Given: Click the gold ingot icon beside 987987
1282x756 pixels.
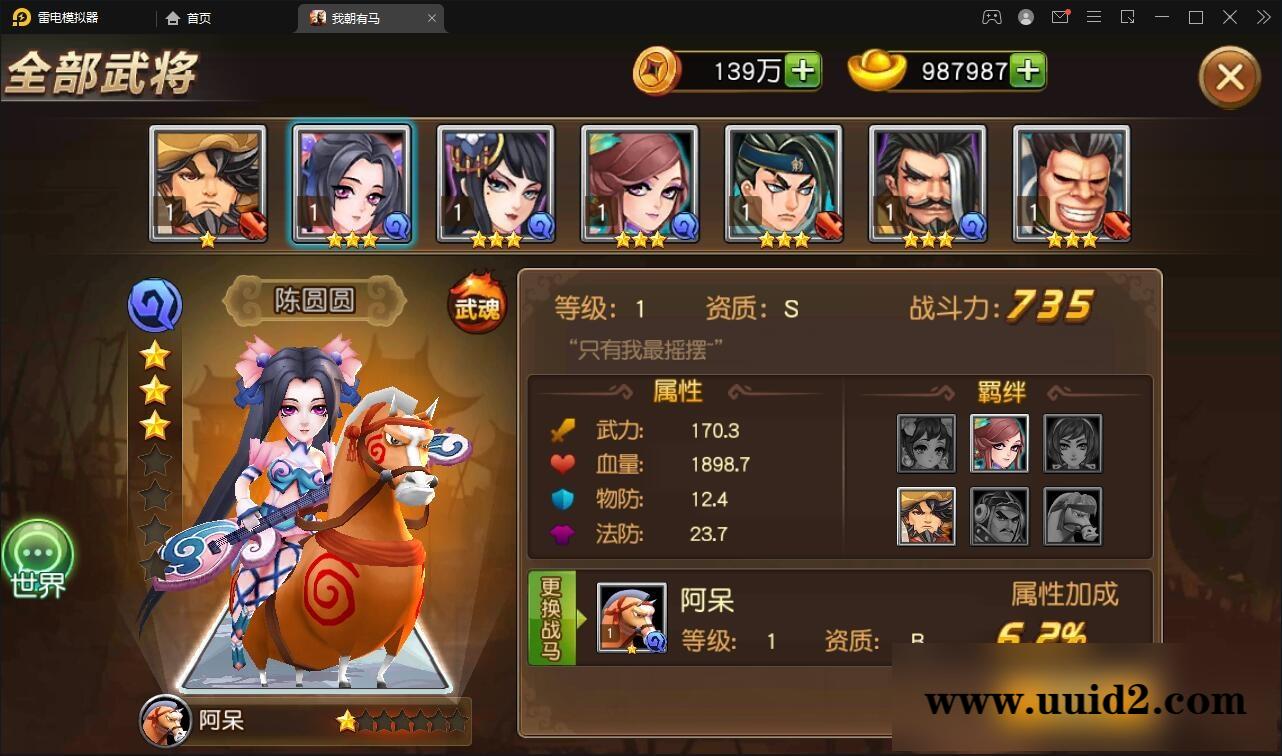Looking at the screenshot, I should coord(880,70).
